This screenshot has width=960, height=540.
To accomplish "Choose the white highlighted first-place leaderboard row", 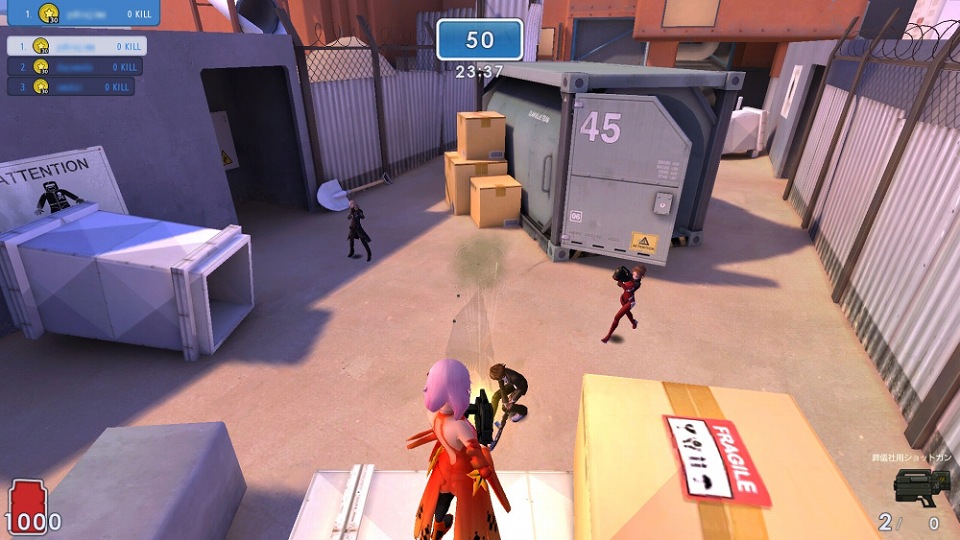I will (77, 46).
